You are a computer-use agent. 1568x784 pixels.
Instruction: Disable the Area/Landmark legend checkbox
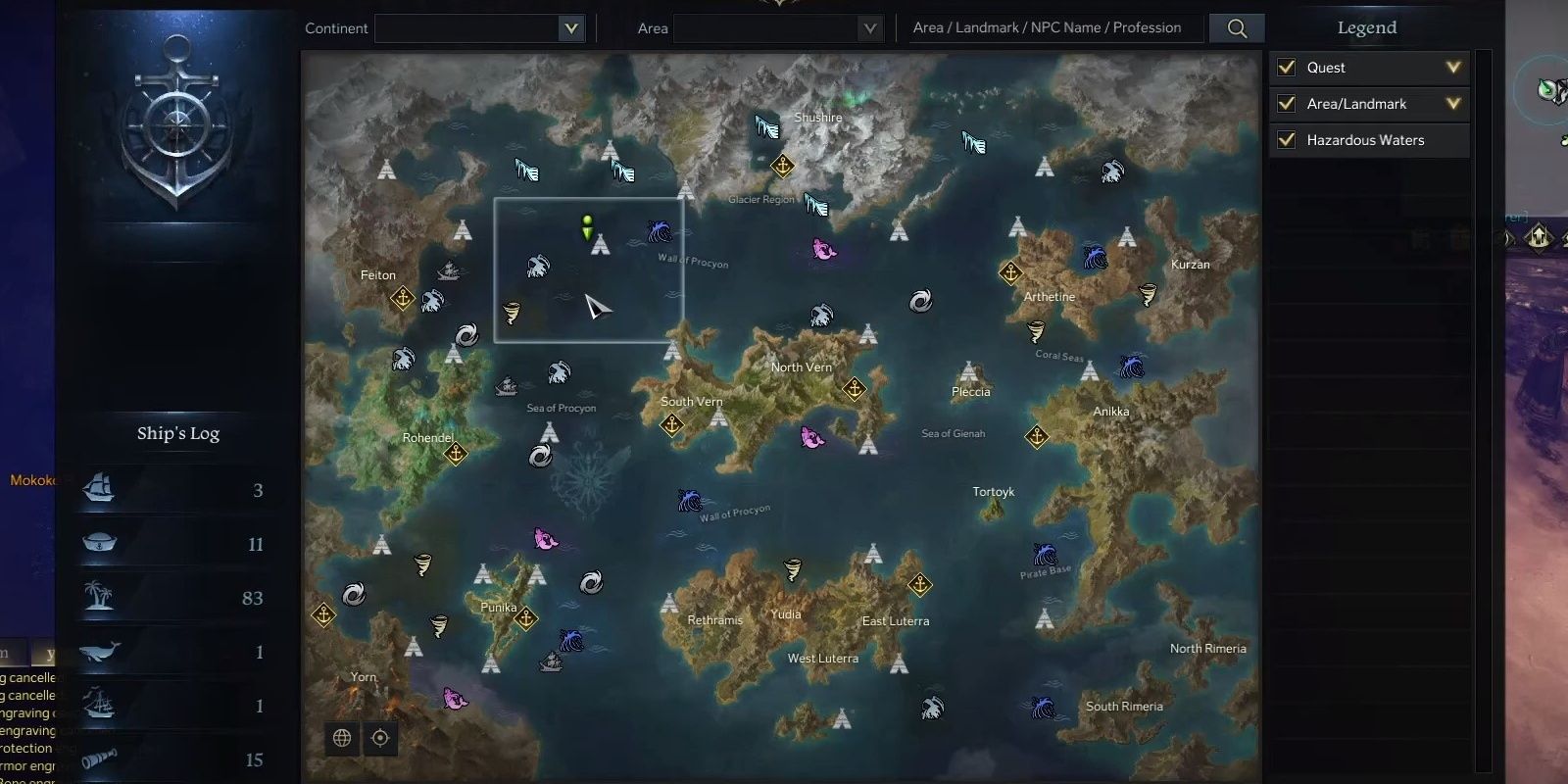point(1287,103)
